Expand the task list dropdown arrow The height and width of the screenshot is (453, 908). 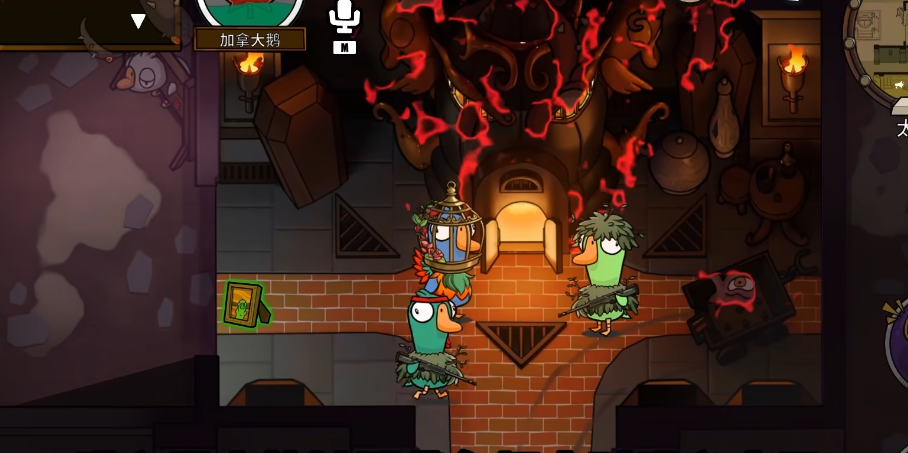pos(138,21)
